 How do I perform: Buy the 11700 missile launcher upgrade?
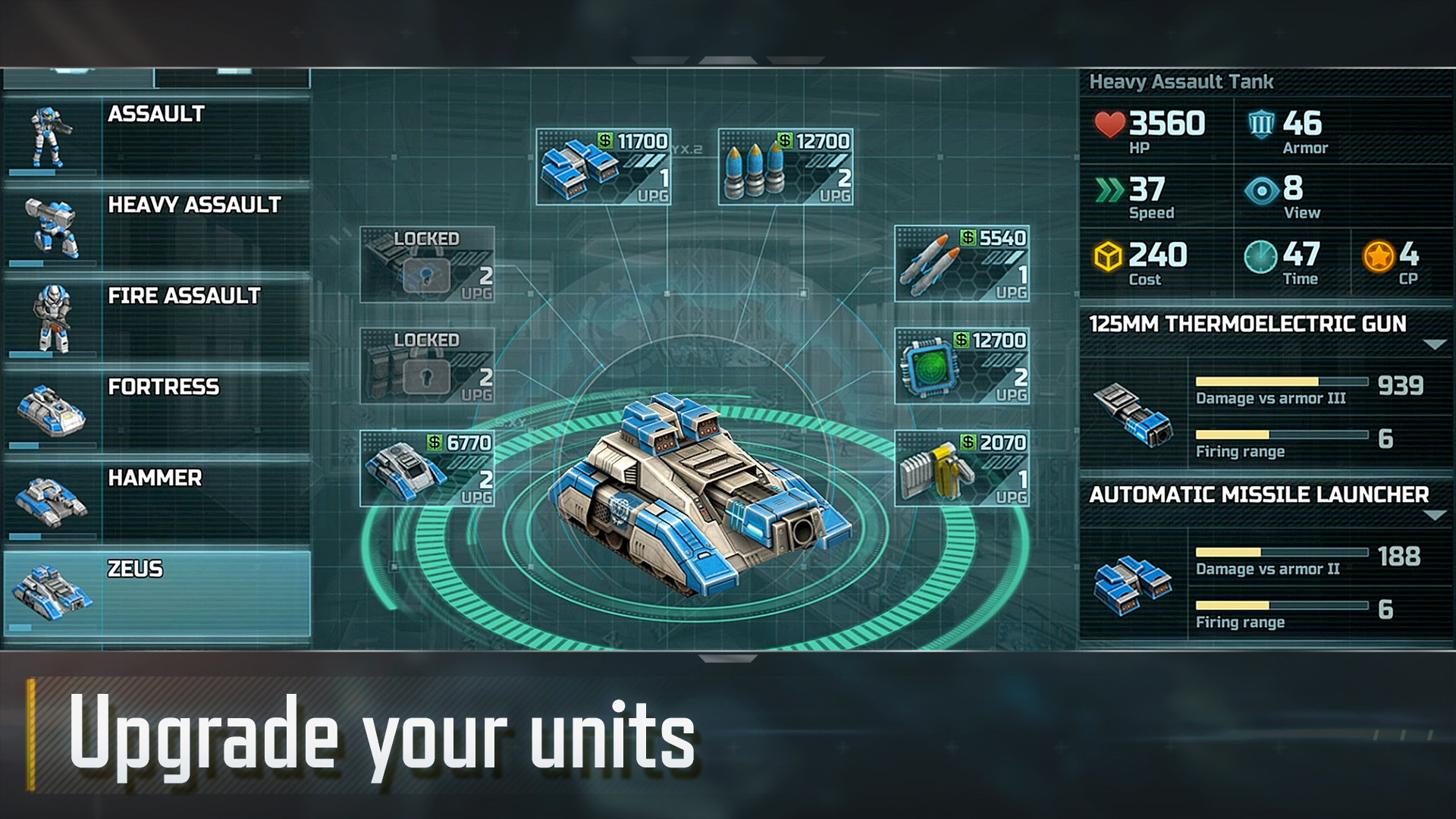tap(604, 167)
